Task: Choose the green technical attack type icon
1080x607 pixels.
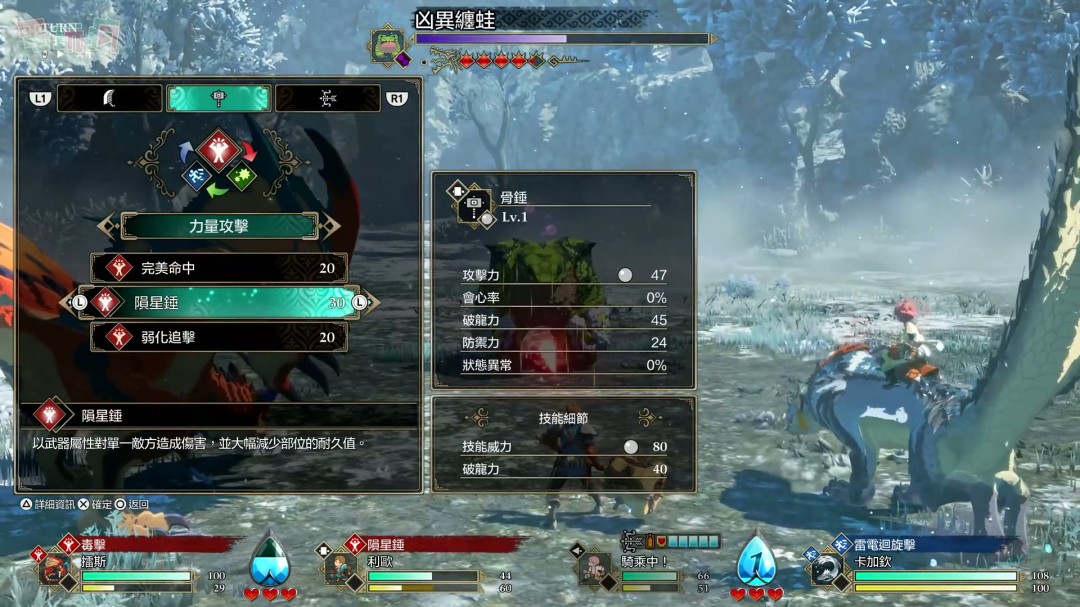Action: [242, 177]
